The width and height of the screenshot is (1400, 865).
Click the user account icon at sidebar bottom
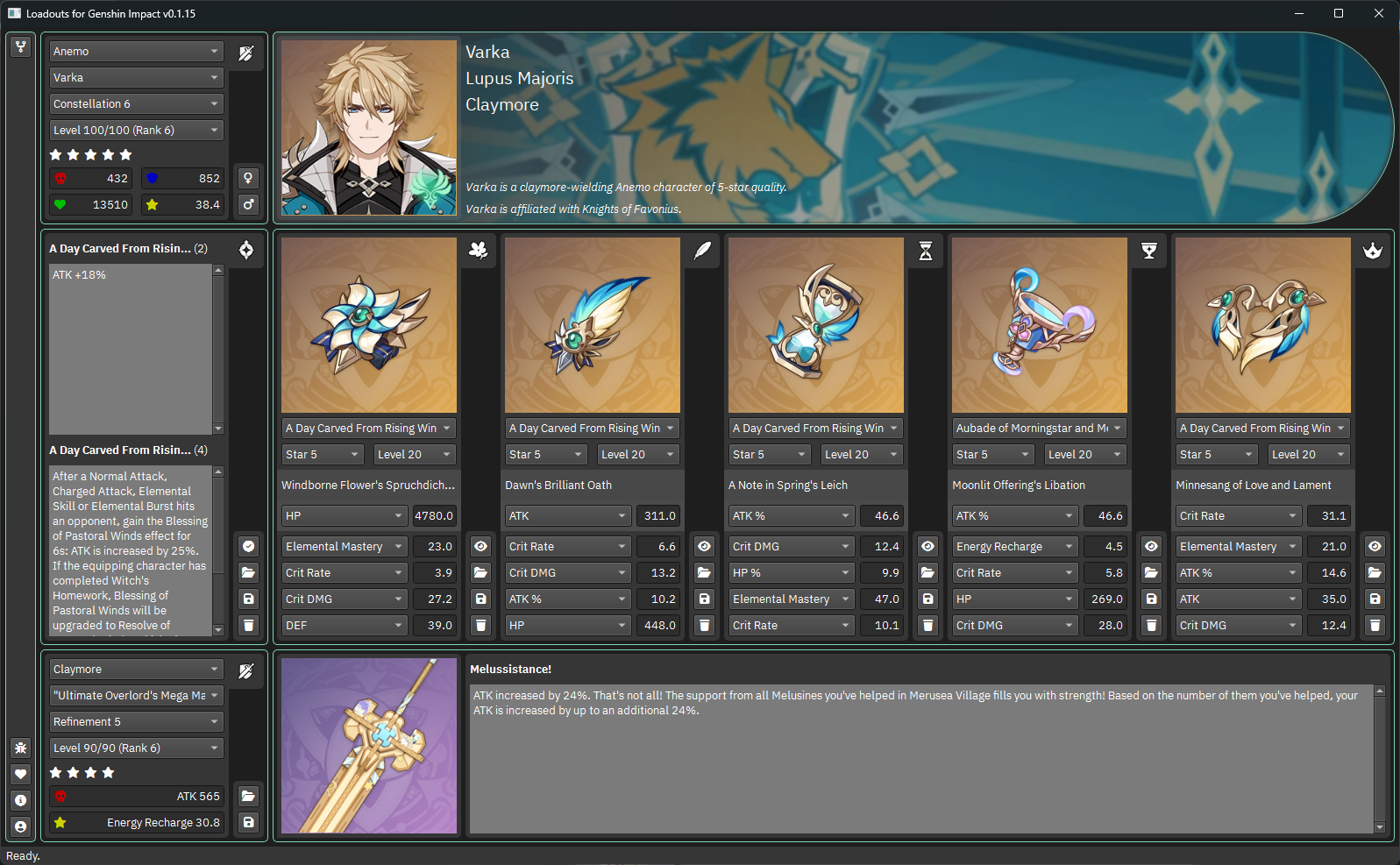[x=20, y=826]
